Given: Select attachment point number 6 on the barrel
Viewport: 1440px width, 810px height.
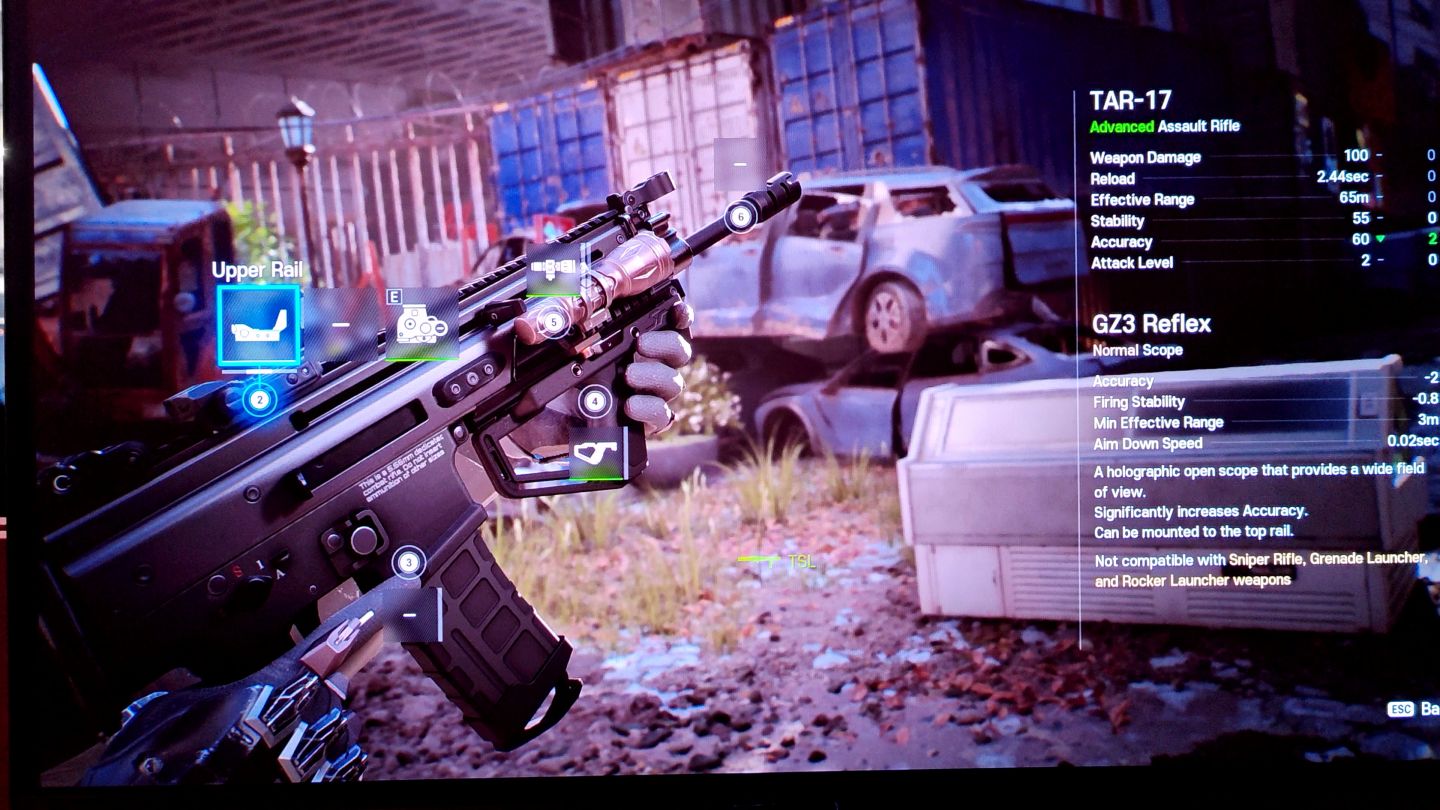Looking at the screenshot, I should [x=740, y=215].
